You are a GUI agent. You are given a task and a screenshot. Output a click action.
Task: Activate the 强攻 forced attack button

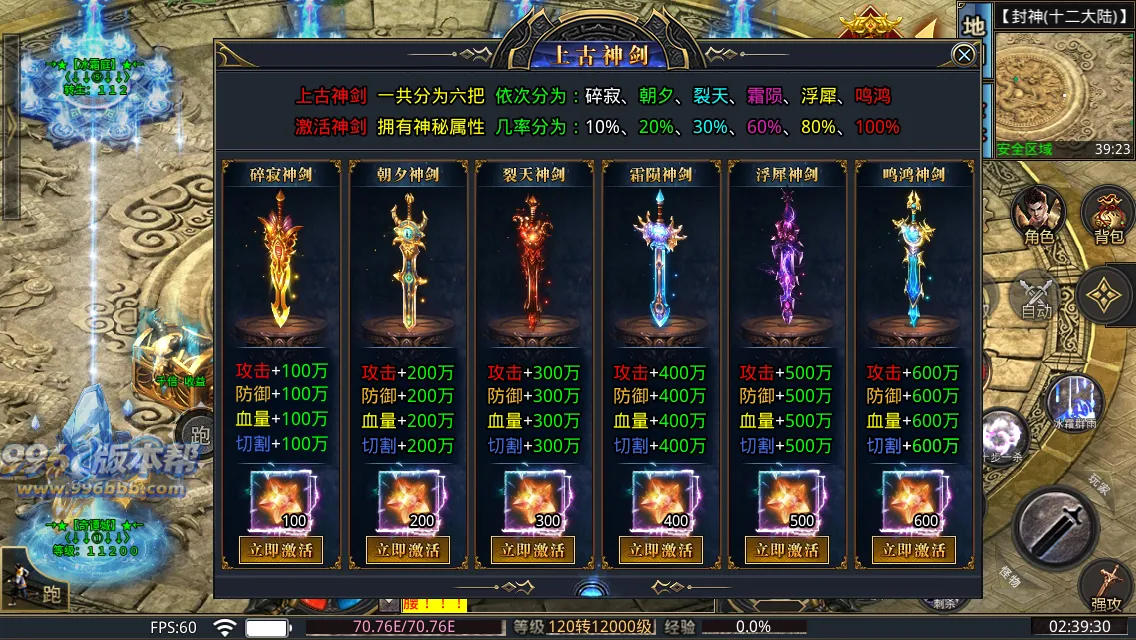(x=1106, y=587)
